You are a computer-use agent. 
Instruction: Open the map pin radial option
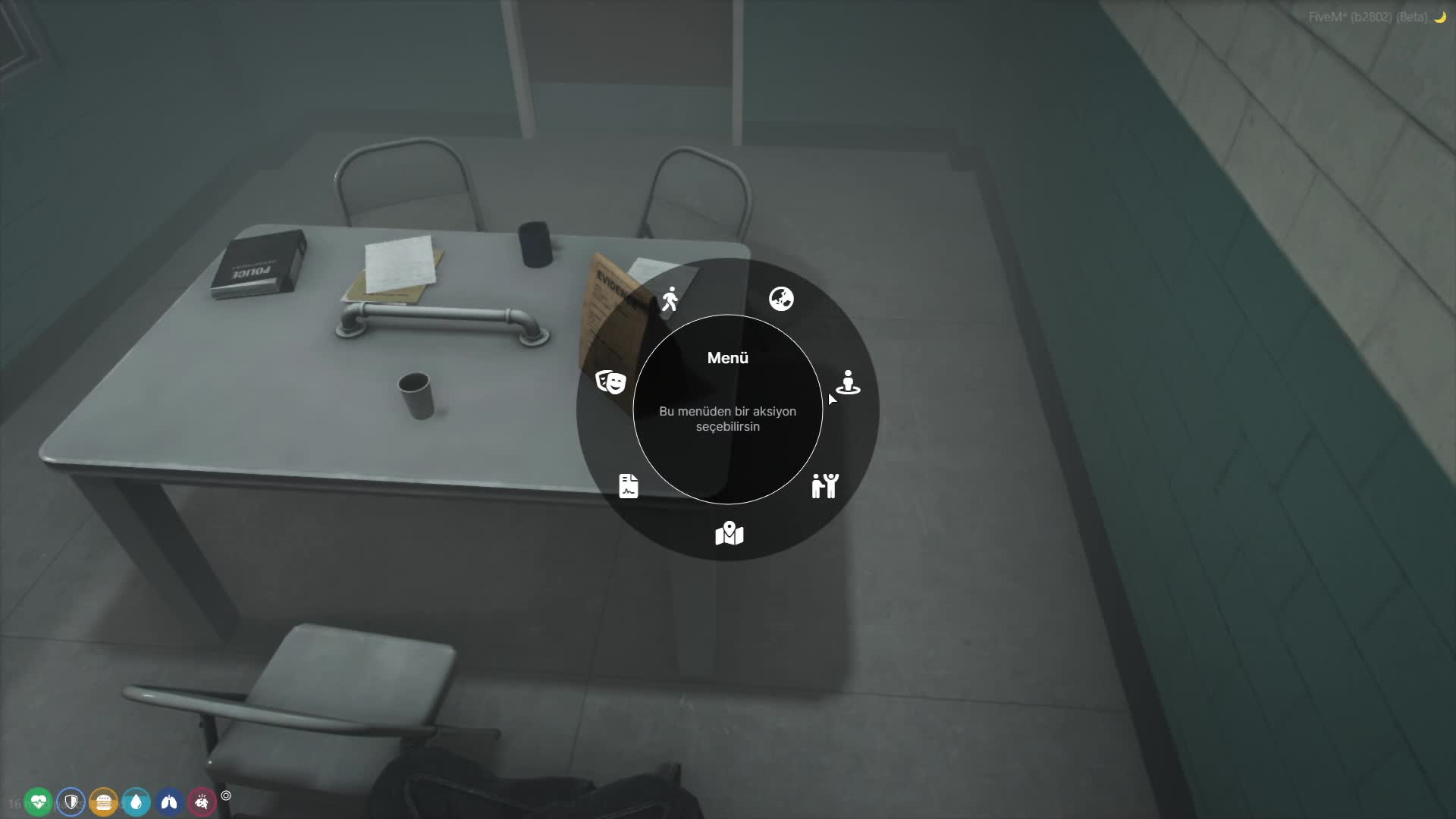pyautogui.click(x=729, y=533)
